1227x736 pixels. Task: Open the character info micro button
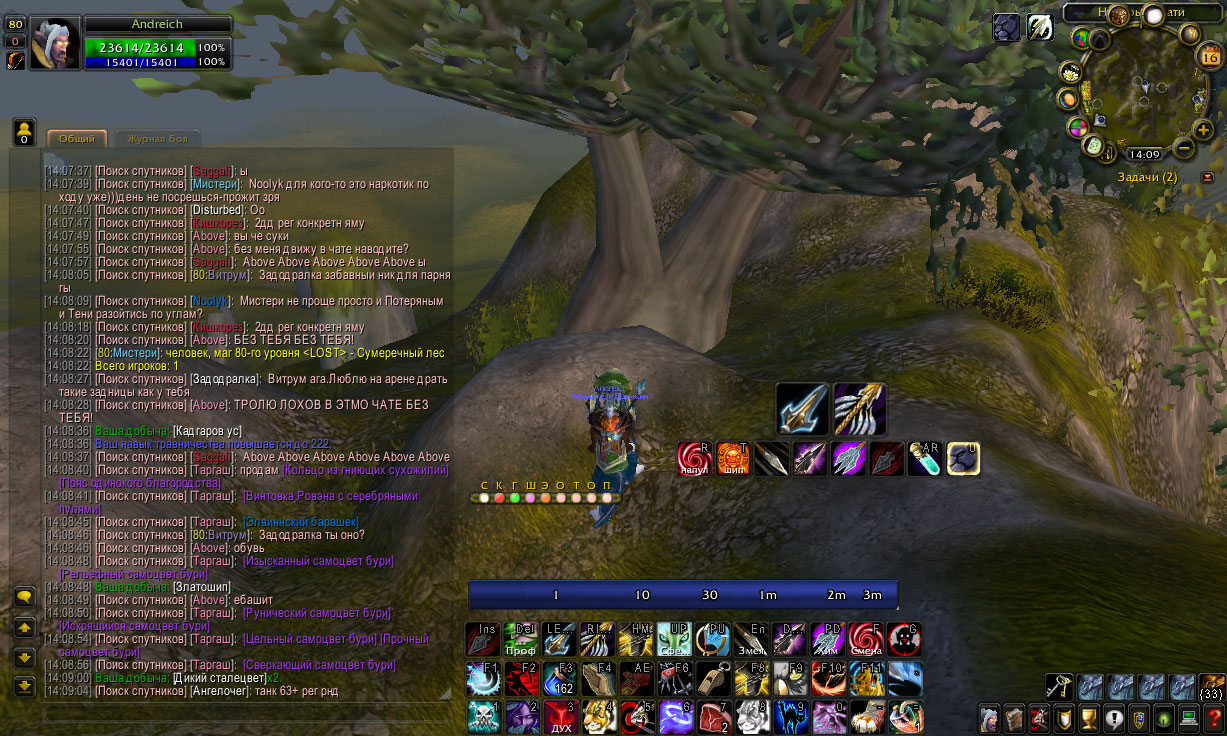coord(990,717)
